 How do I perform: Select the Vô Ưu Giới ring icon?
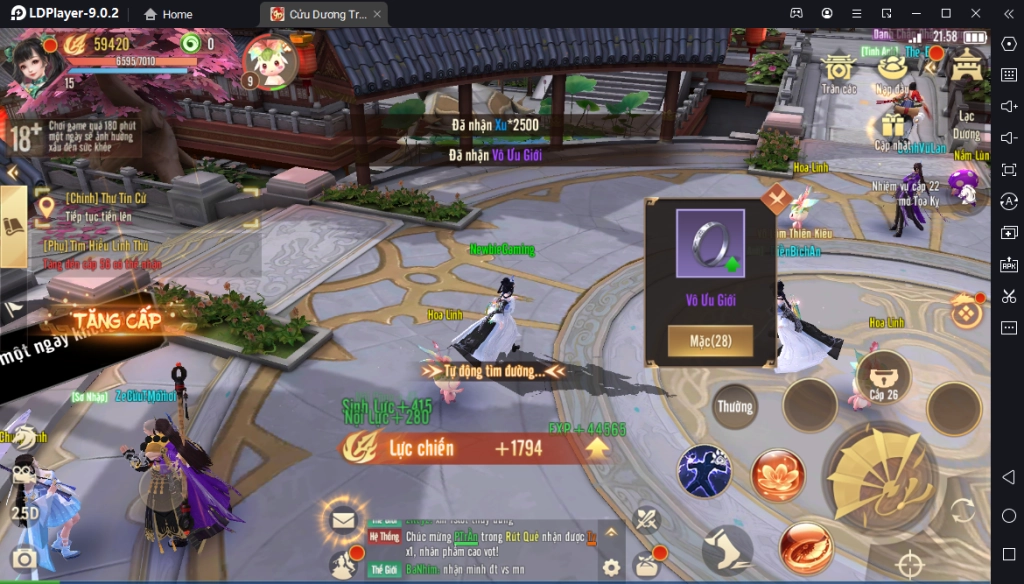click(x=710, y=243)
